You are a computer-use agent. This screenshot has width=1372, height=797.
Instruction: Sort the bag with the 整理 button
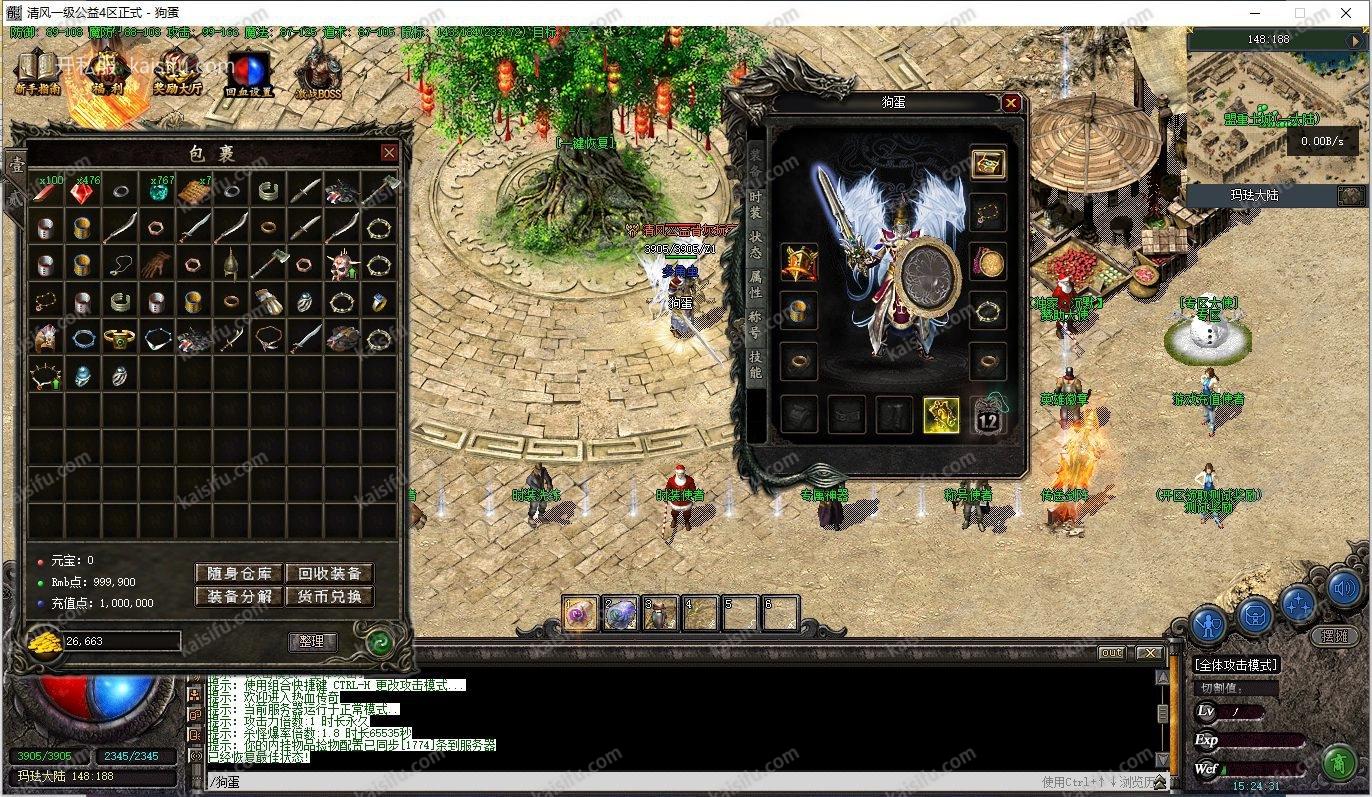[x=312, y=641]
